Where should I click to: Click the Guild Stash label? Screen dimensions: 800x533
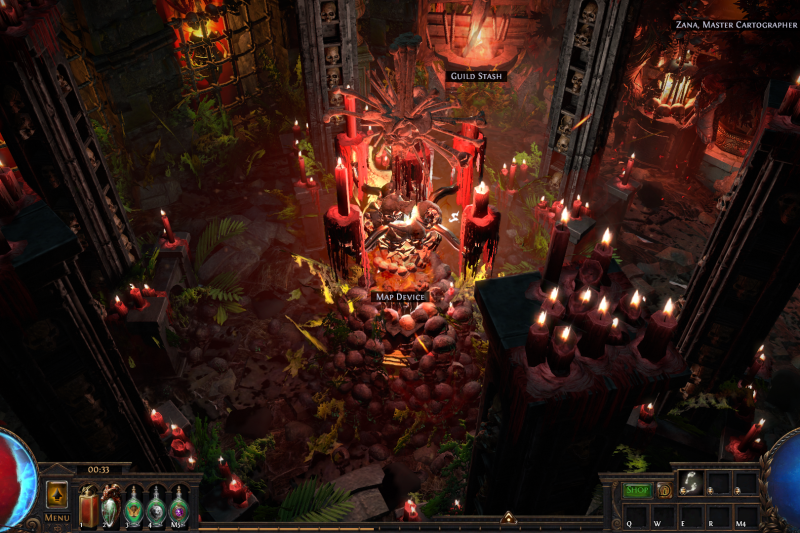point(476,76)
